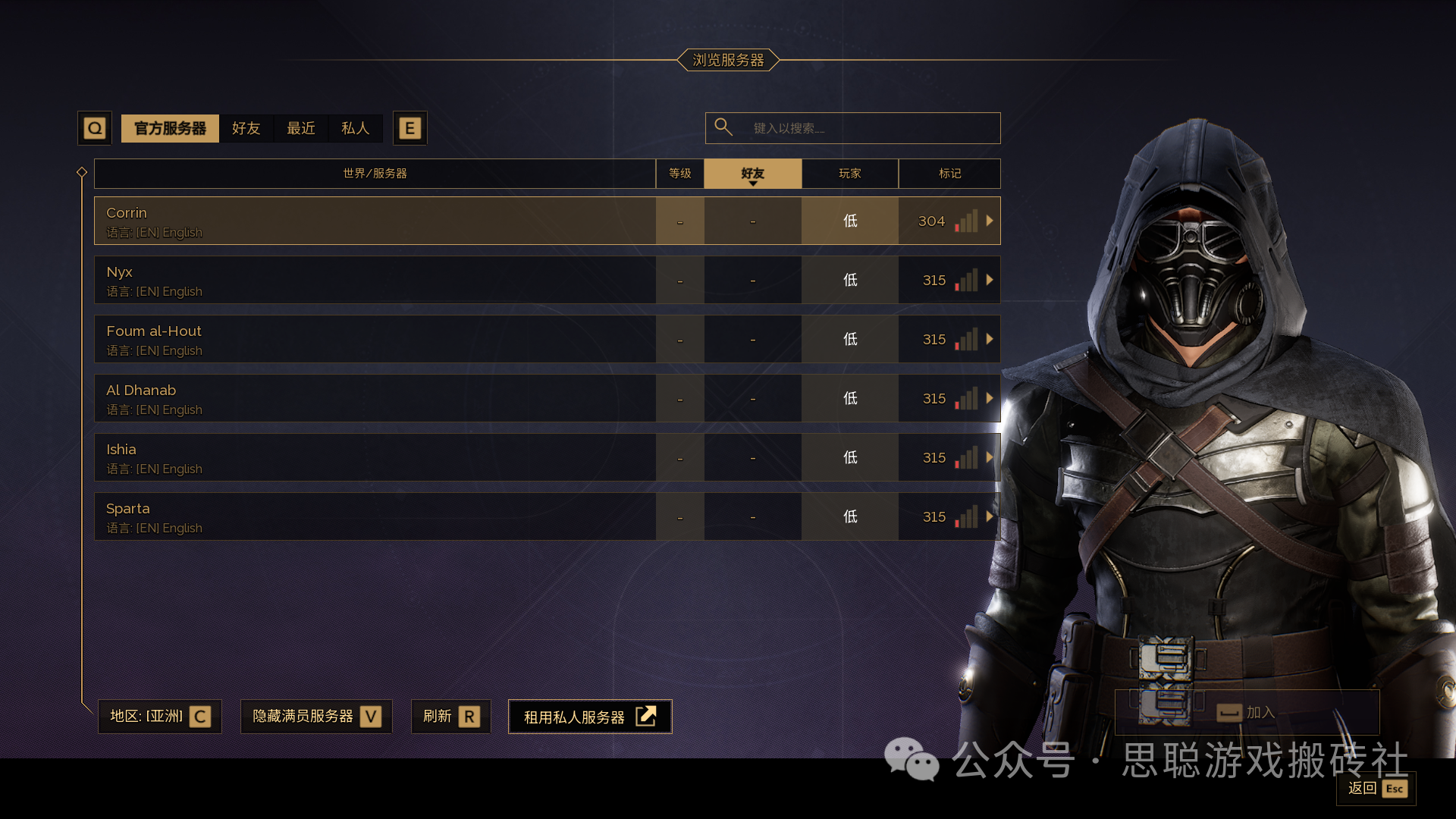This screenshot has width=1456, height=819.
Task: Click the 键入以搜索 search field
Action: (x=864, y=128)
